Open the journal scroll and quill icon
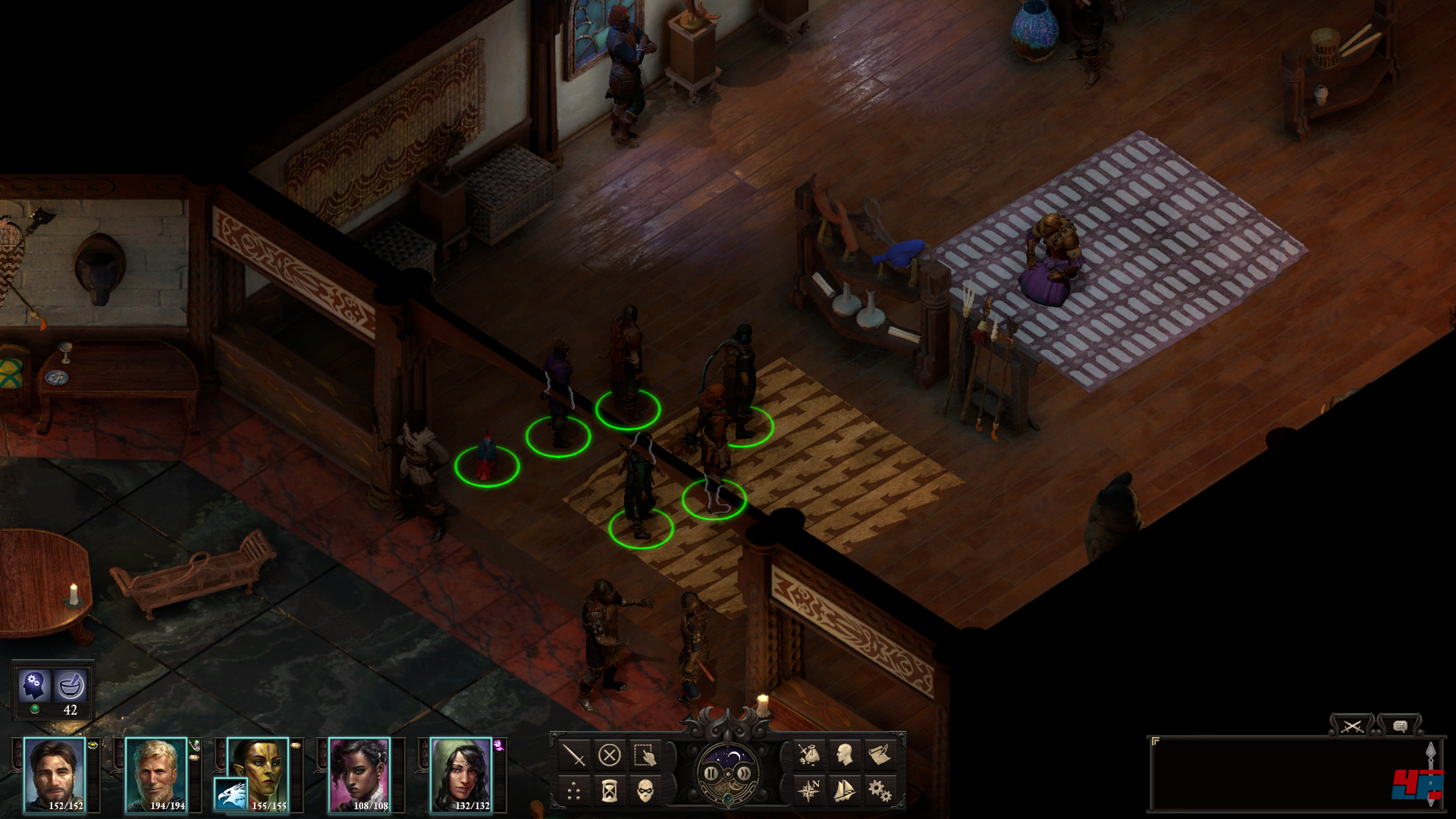The image size is (1456, 819). 880,755
